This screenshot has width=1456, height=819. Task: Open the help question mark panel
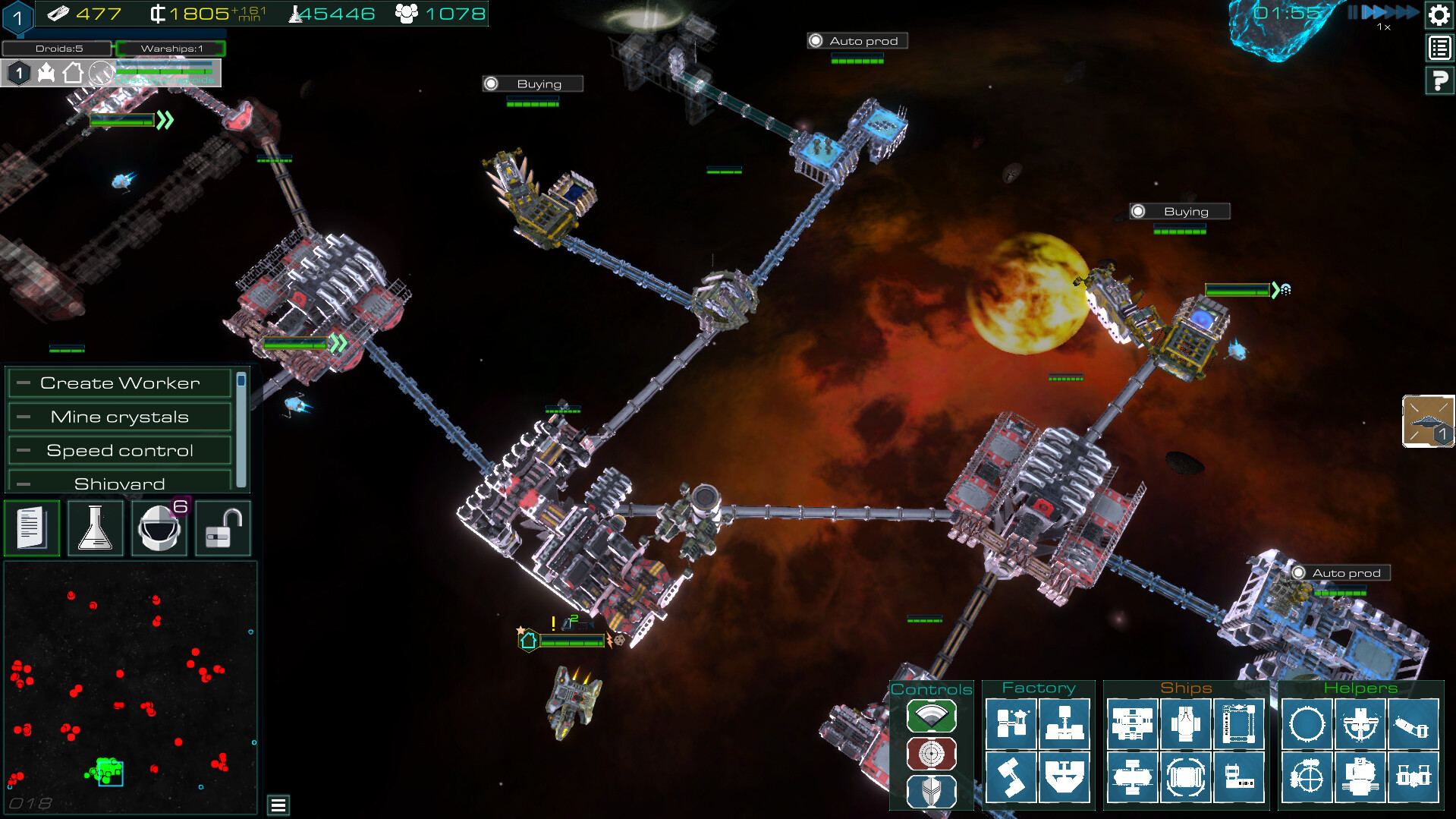[1439, 80]
